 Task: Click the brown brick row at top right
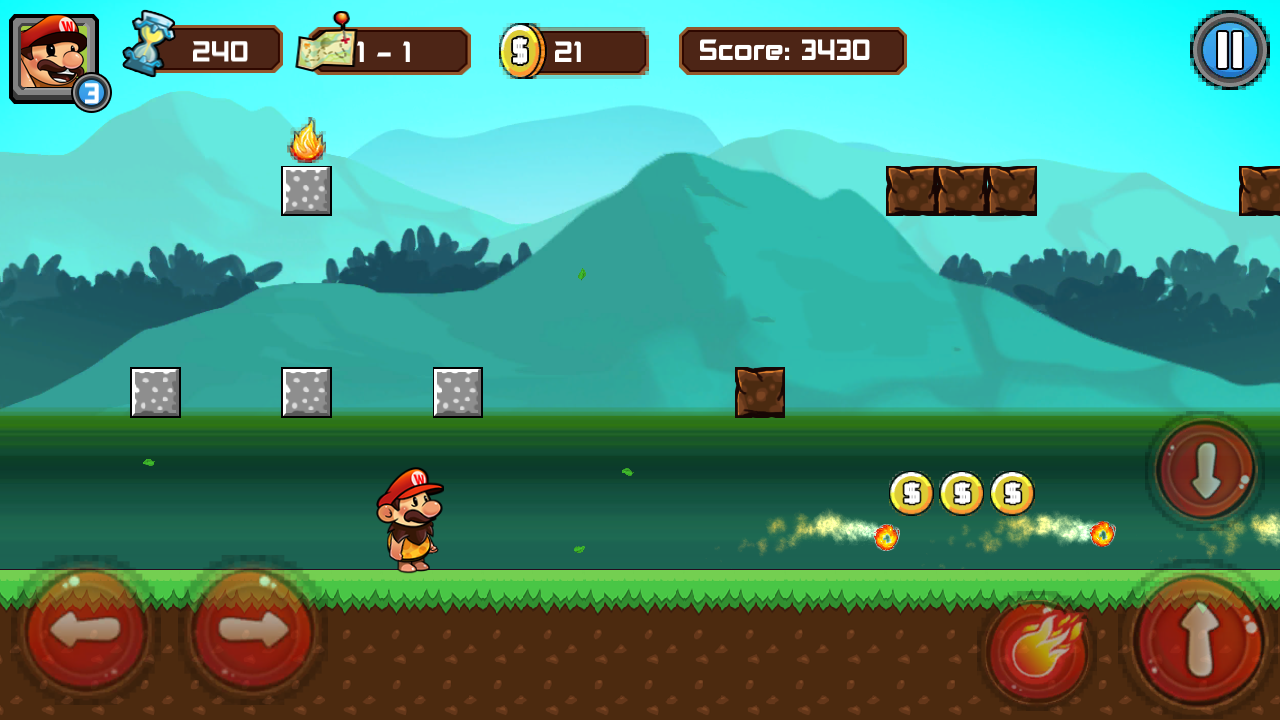pos(962,190)
